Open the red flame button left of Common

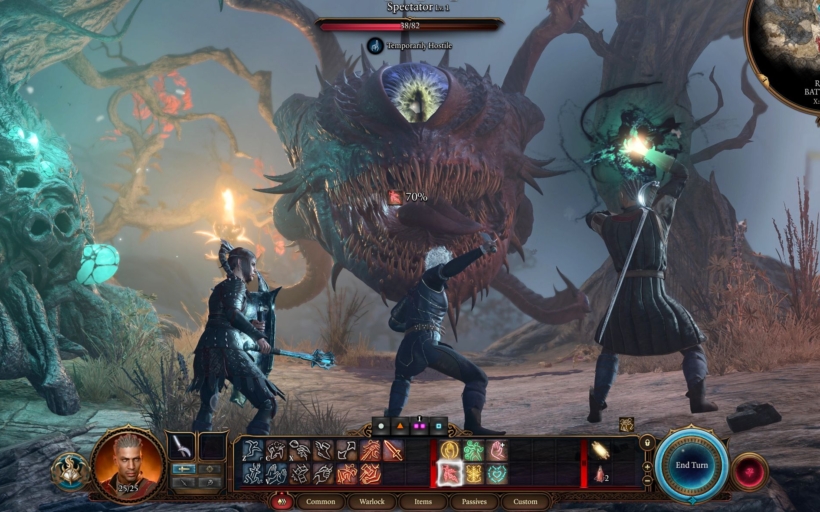[x=282, y=501]
